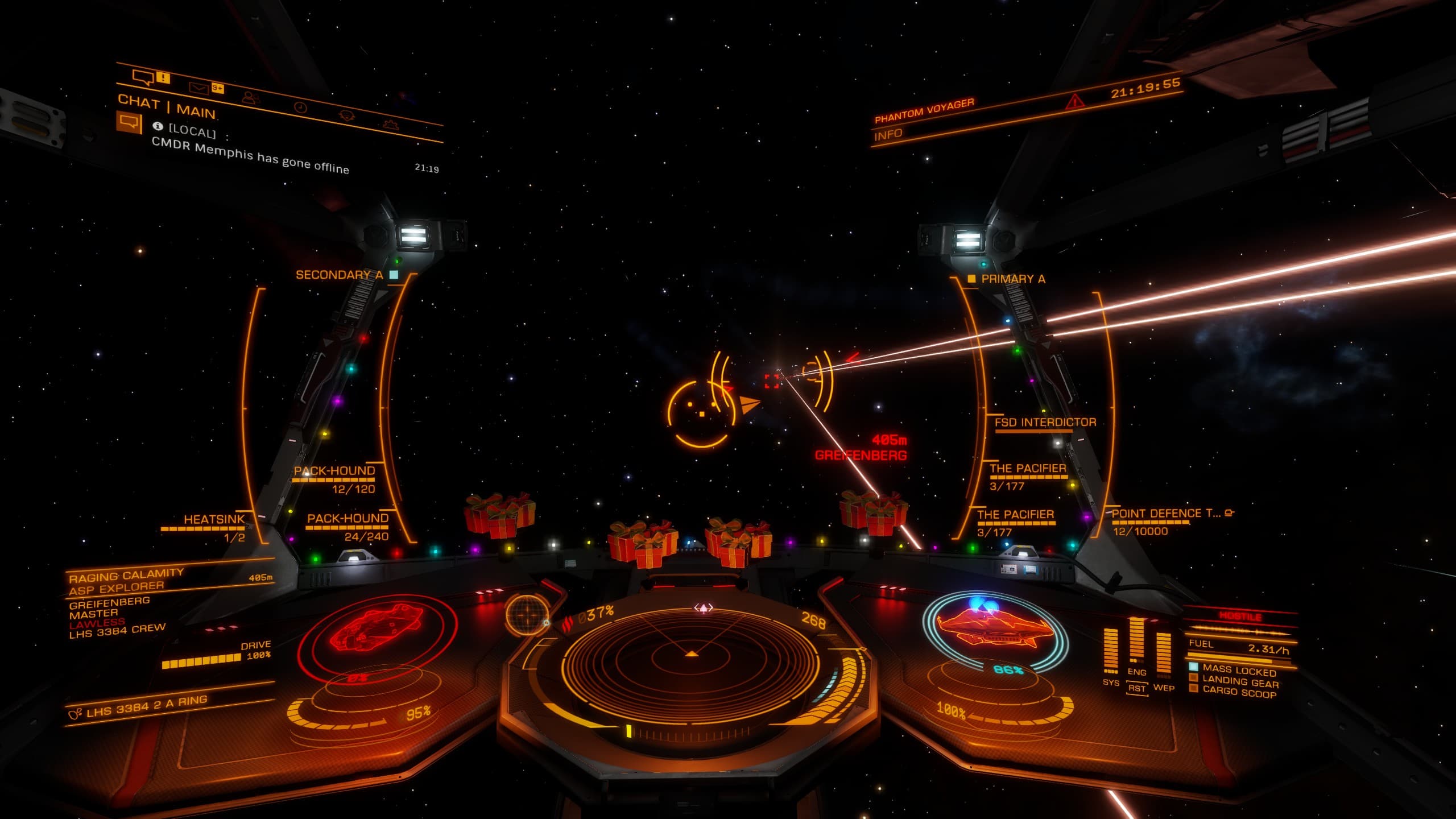Toggle the Cargo Scoop indicator

(1239, 692)
